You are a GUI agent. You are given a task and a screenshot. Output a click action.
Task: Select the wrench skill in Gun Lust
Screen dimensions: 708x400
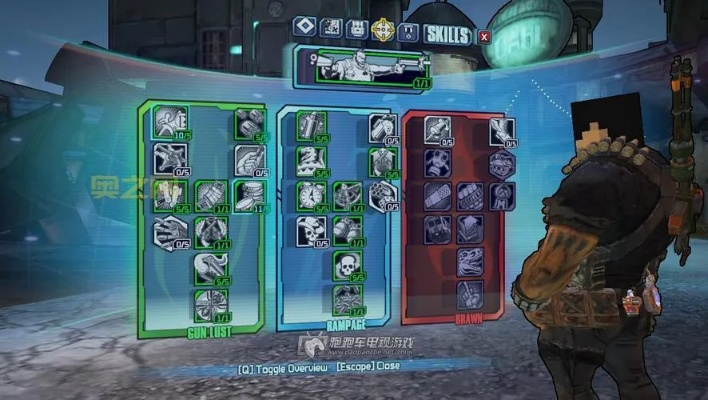point(210,266)
